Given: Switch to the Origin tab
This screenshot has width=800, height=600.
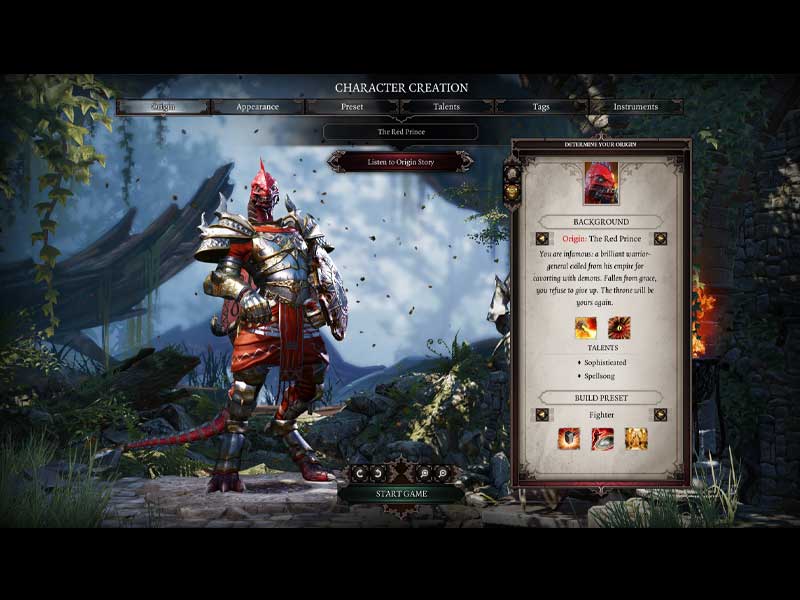Looking at the screenshot, I should [x=163, y=107].
